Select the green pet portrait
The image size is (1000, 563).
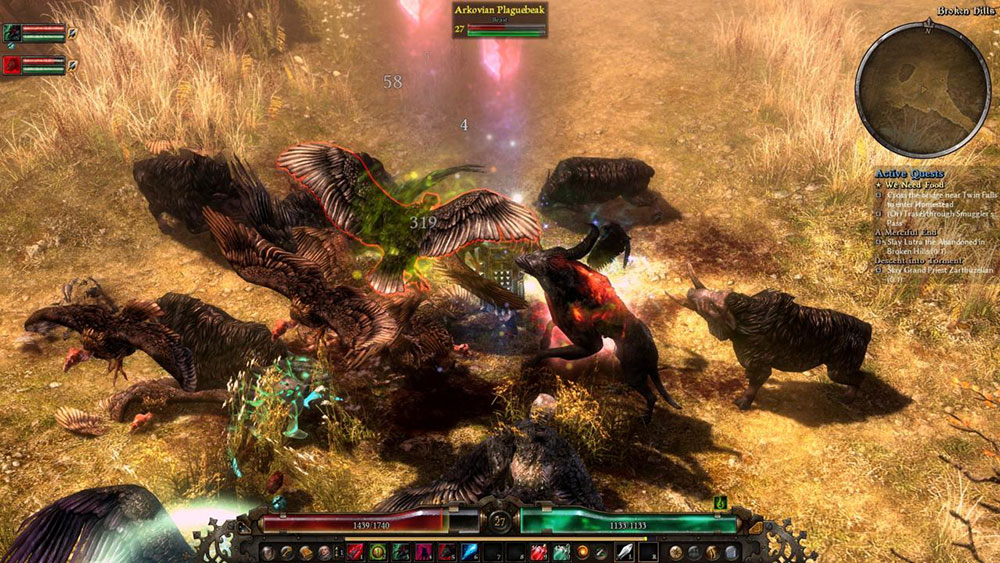coord(13,33)
